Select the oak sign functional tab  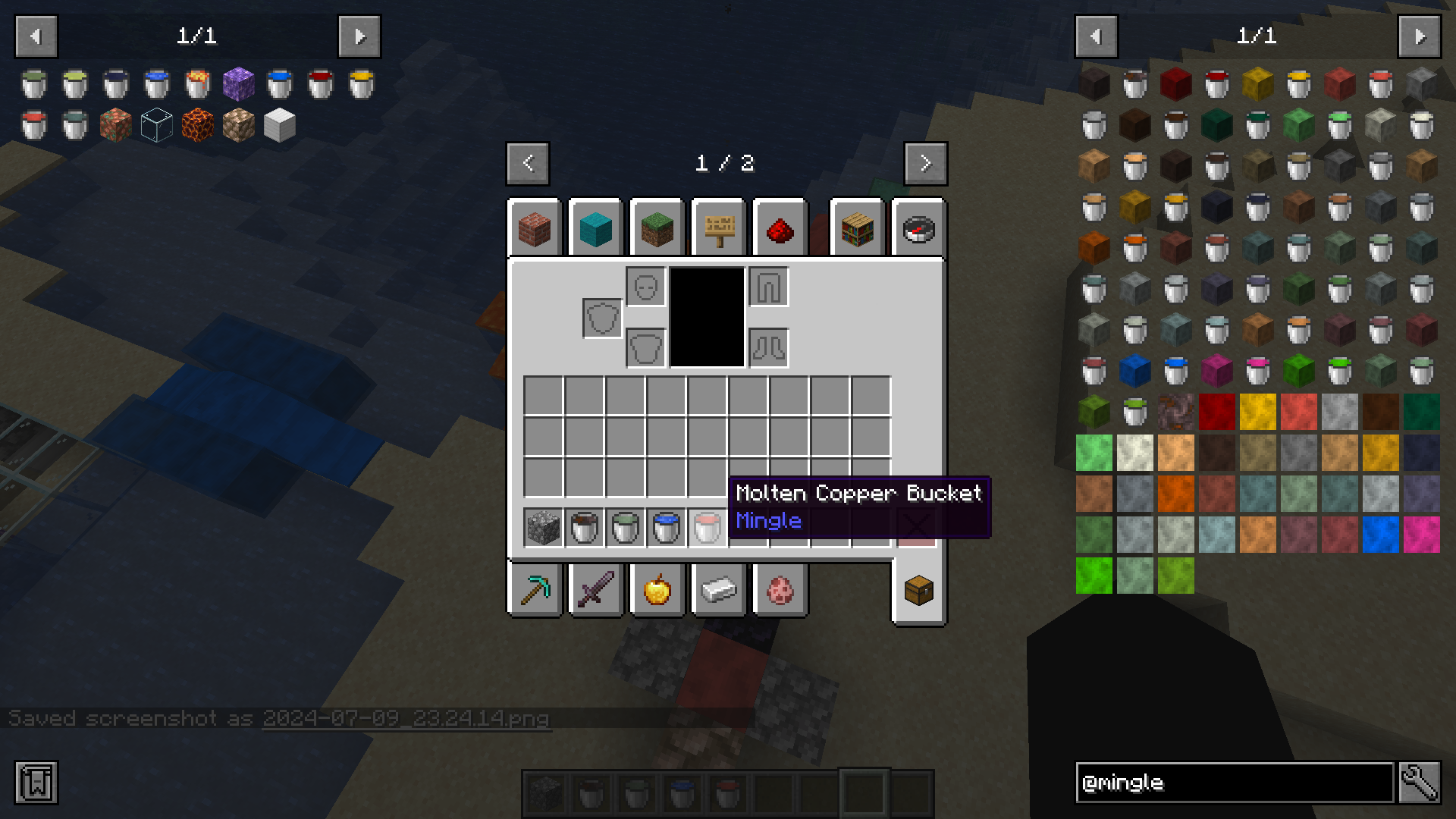(718, 227)
